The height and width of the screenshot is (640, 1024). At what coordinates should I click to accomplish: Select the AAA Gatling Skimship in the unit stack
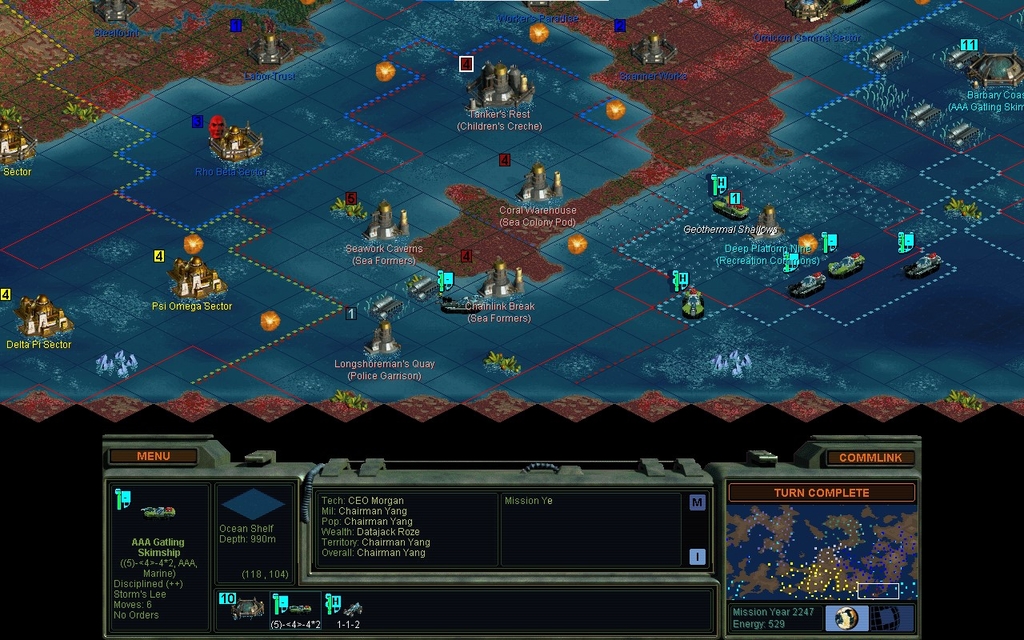pos(296,607)
